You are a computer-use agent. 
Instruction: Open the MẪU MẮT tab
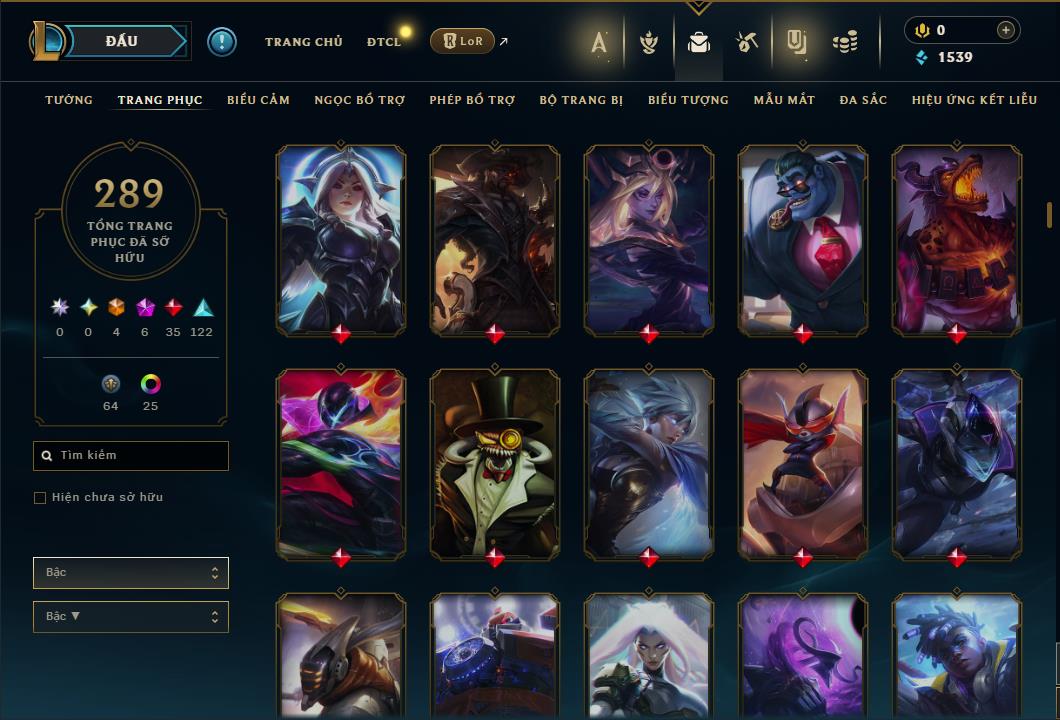click(784, 100)
